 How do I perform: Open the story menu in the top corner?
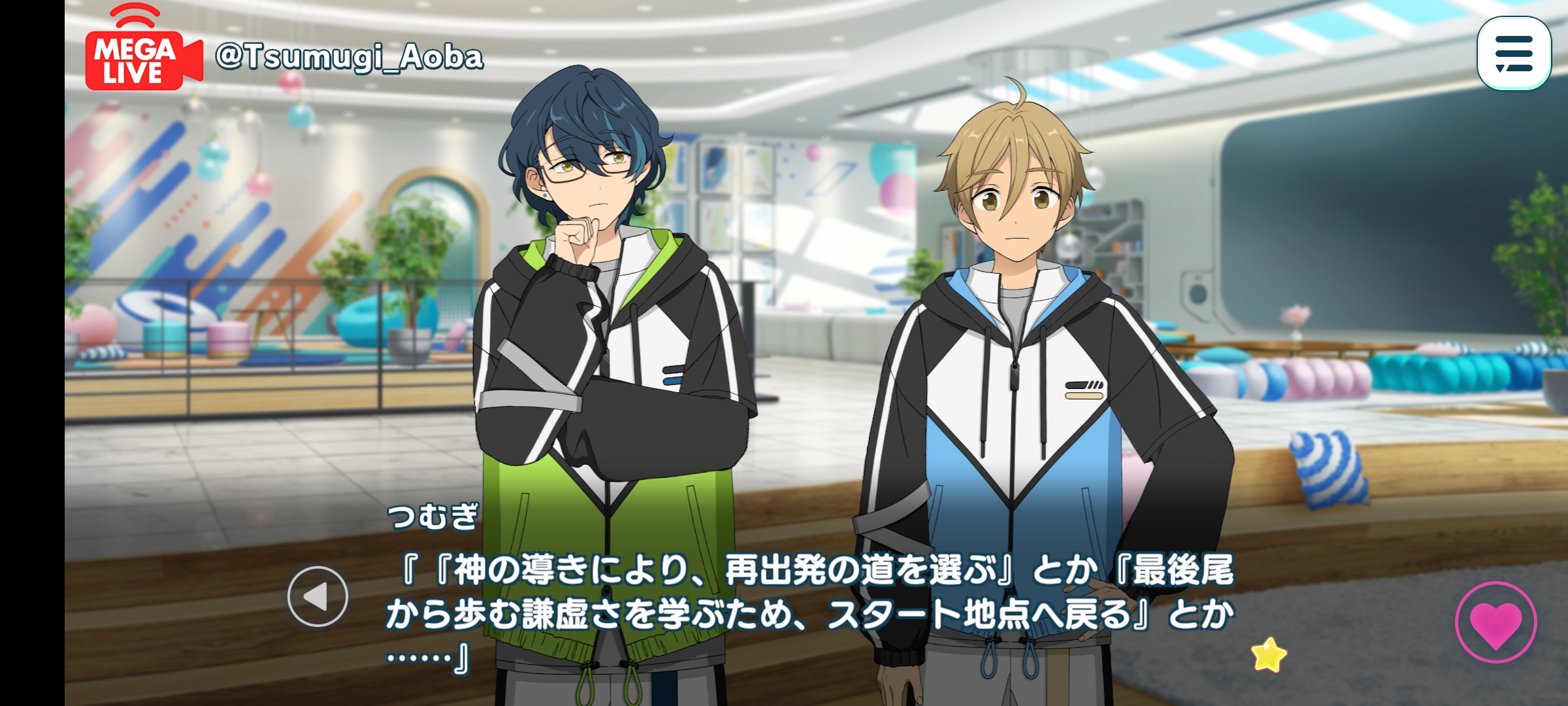coord(1513,54)
